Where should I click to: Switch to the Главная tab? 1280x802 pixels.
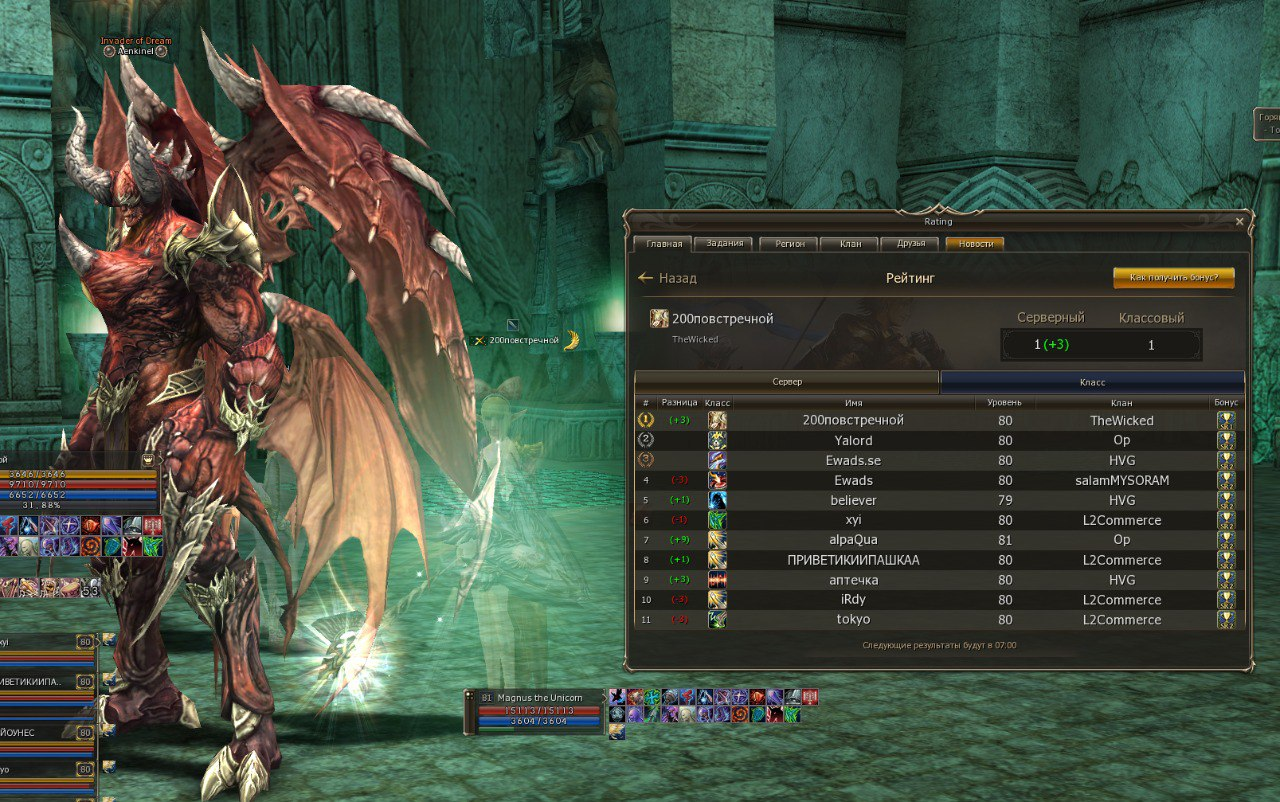click(664, 244)
